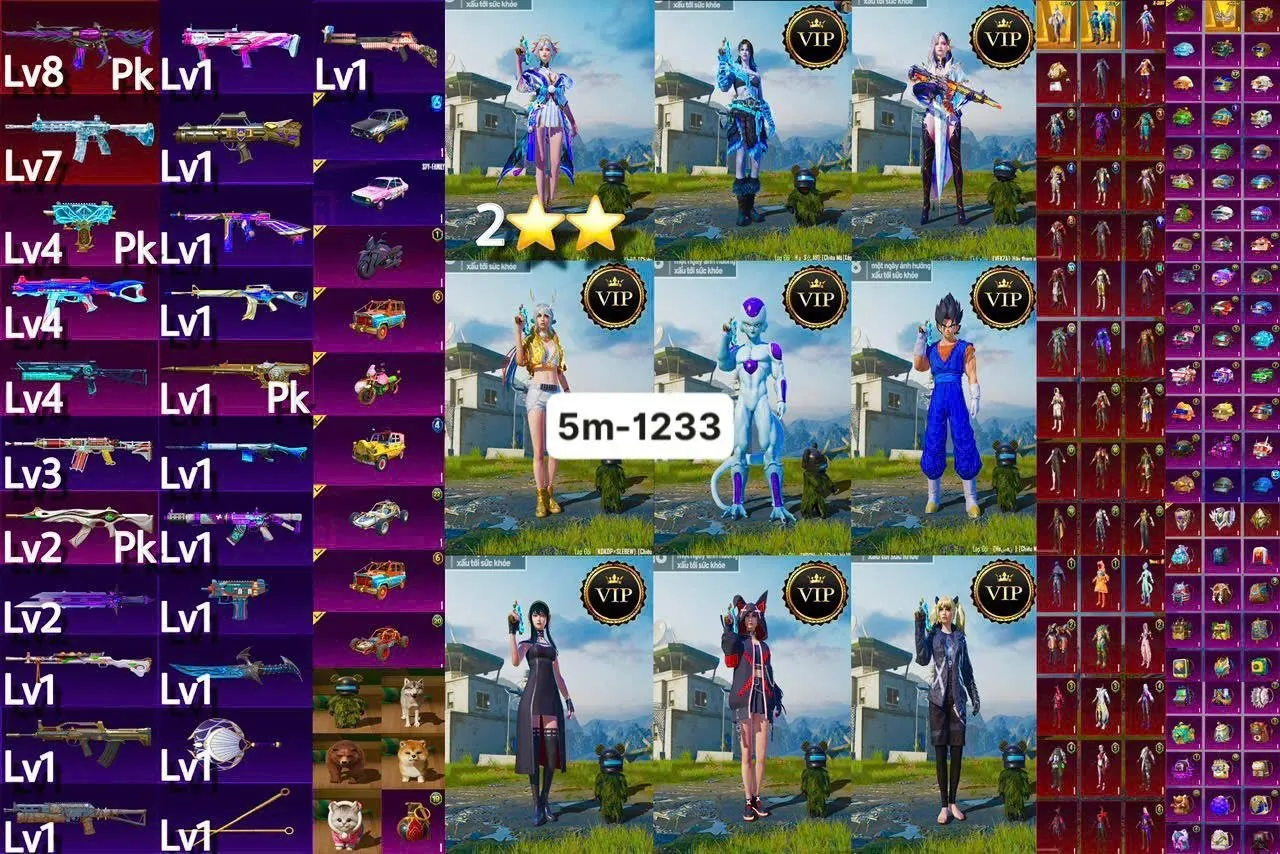Viewport: 1280px width, 854px height.
Task: Choose the Shiba dog companion
Action: pos(412,760)
